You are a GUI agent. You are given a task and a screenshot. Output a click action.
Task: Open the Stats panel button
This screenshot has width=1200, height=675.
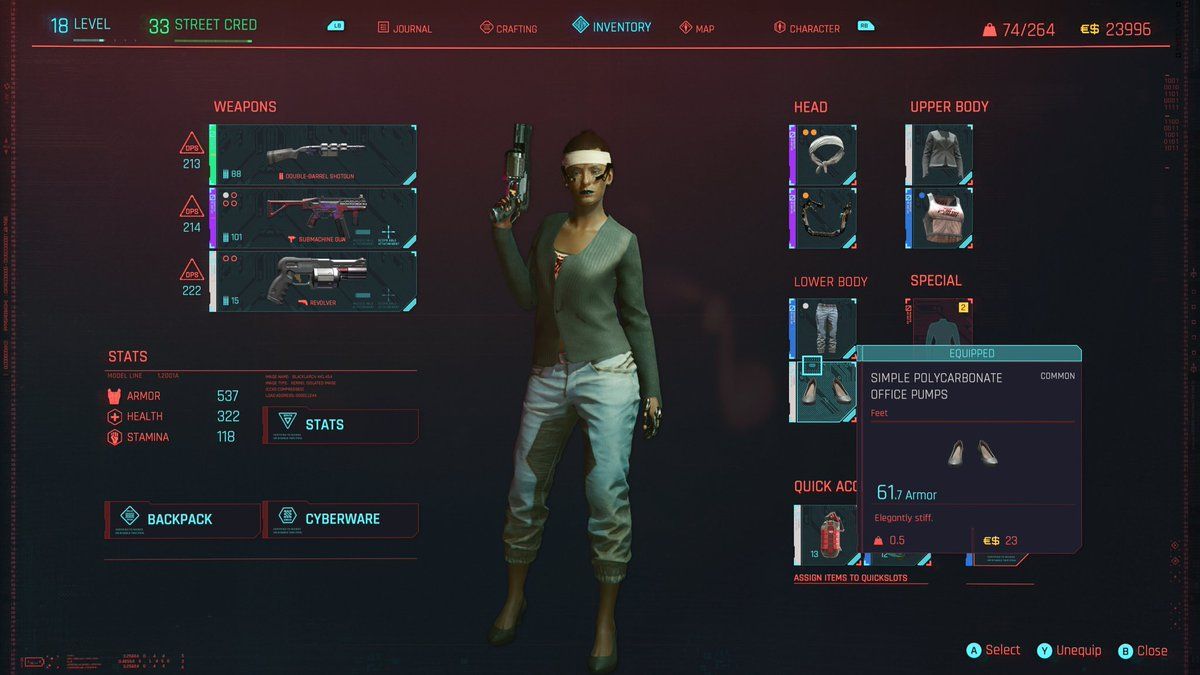[340, 425]
